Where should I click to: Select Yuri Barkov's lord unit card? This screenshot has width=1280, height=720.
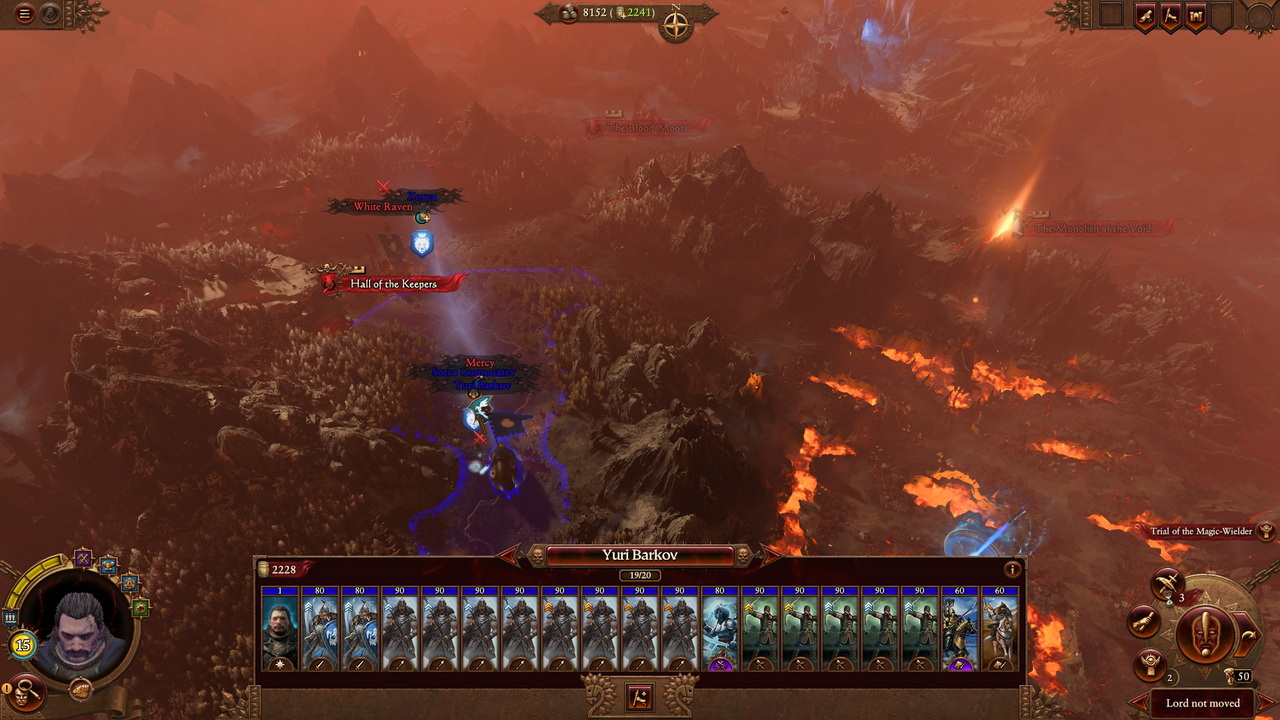(280, 628)
